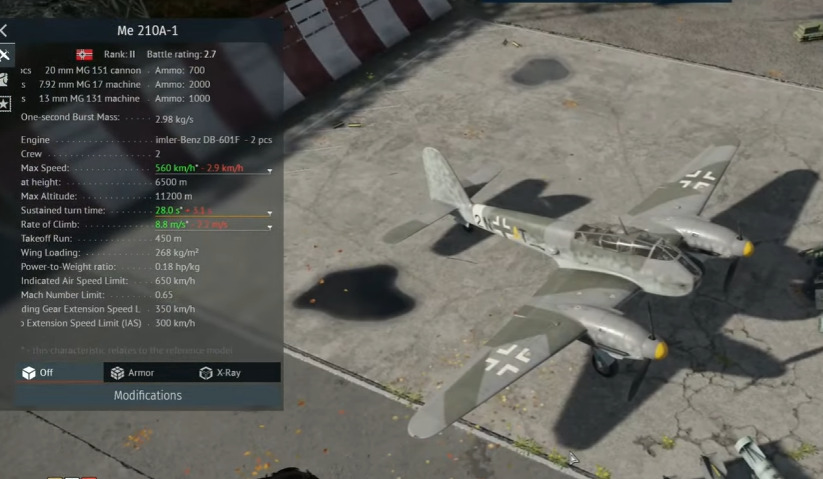Go back with the top-left arrow

[x=4, y=31]
